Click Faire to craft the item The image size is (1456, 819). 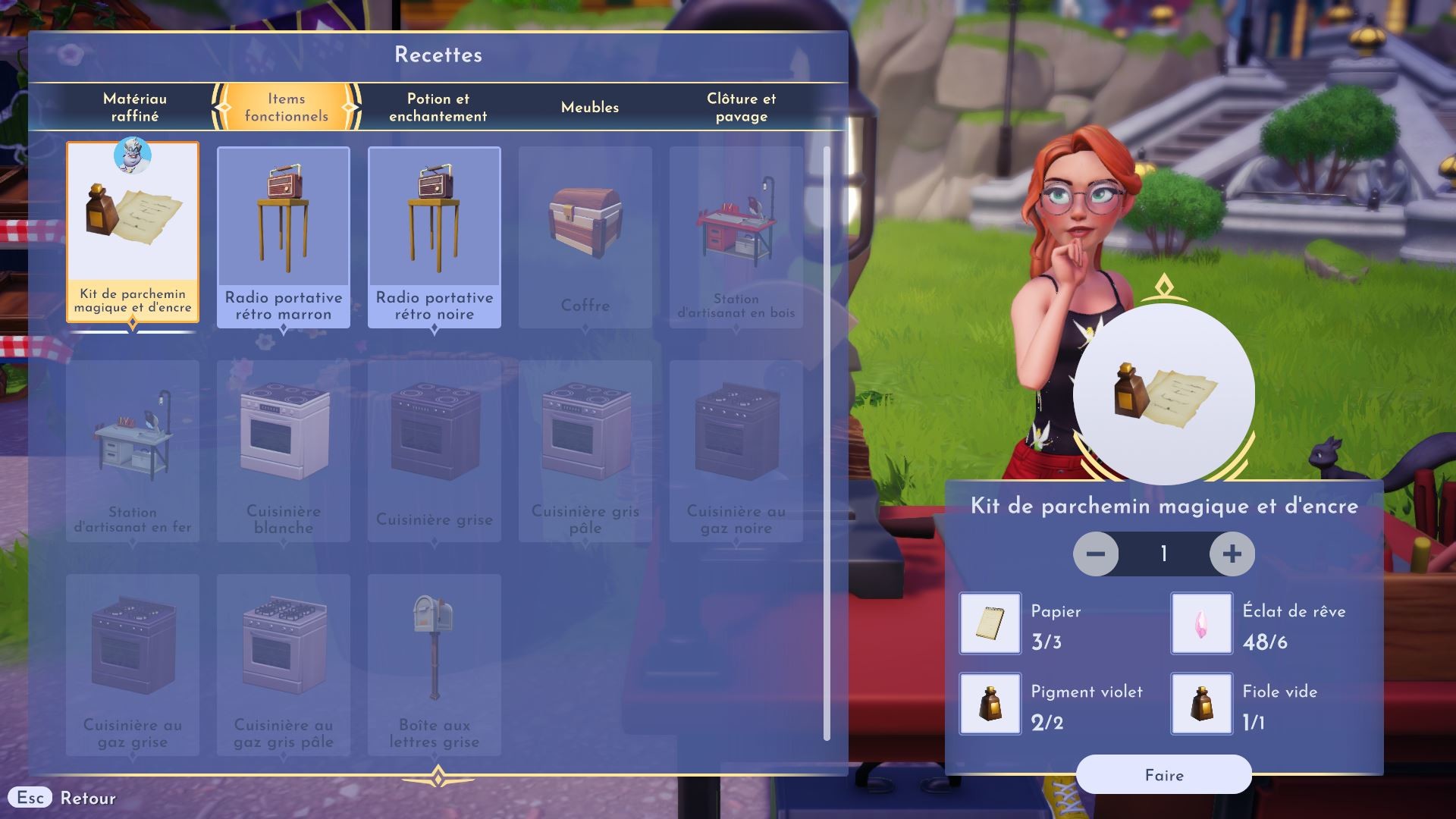[1163, 775]
